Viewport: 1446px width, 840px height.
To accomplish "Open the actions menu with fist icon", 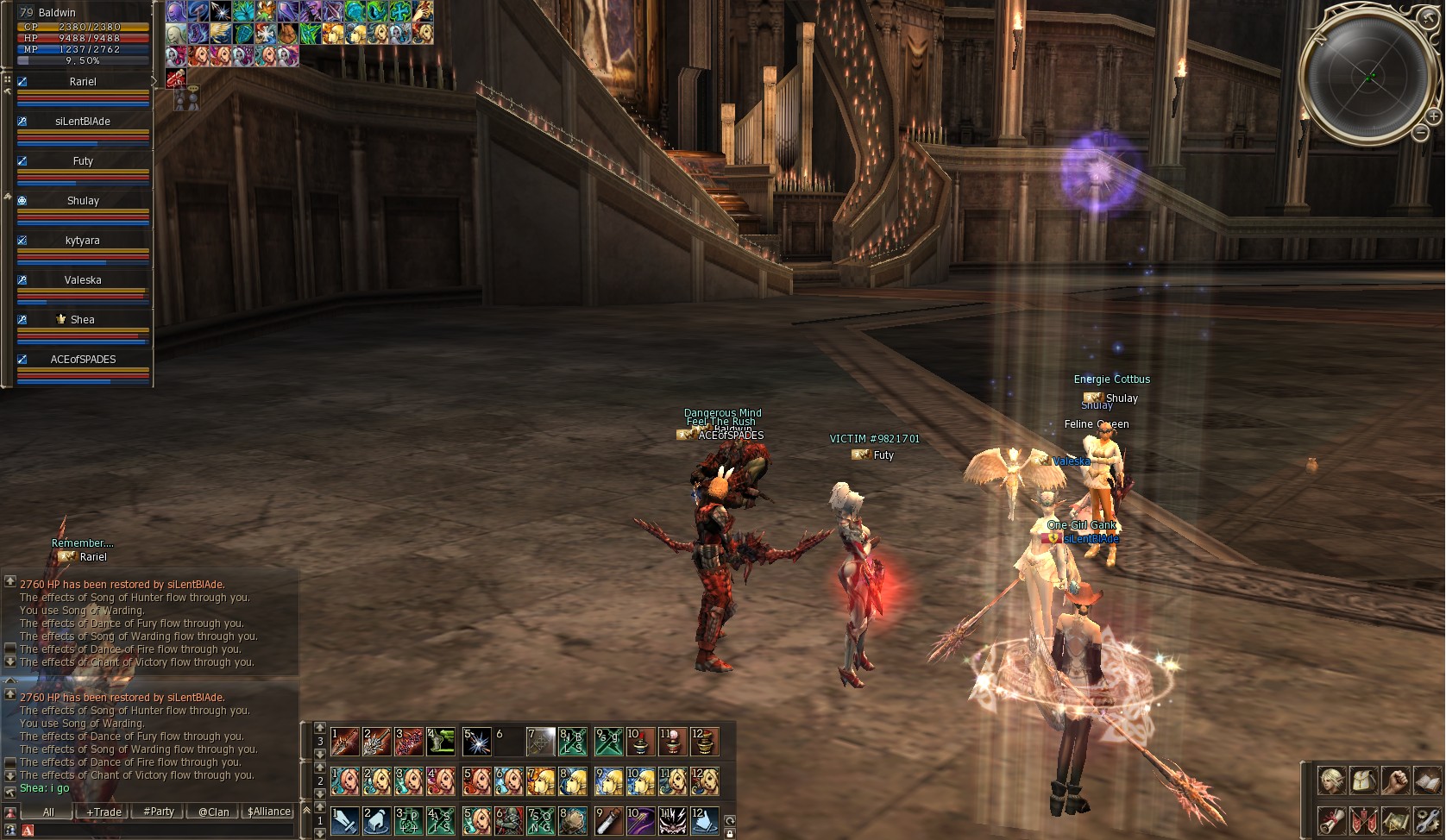I will (1396, 780).
